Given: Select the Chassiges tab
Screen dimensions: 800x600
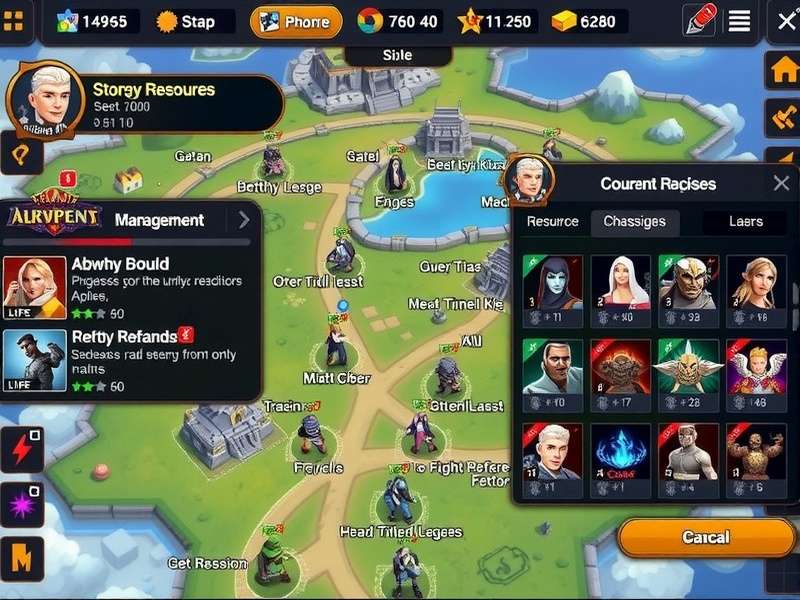Looking at the screenshot, I should pos(634,222).
